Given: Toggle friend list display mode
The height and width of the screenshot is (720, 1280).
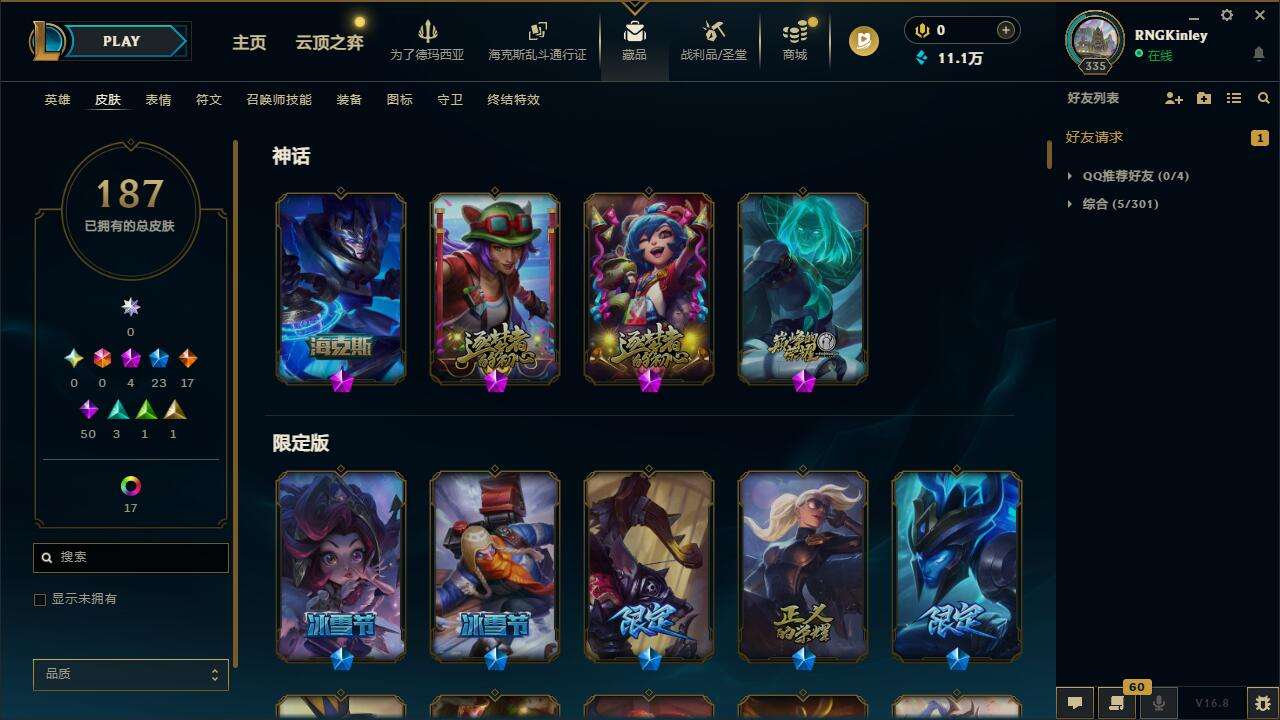Looking at the screenshot, I should (1235, 98).
